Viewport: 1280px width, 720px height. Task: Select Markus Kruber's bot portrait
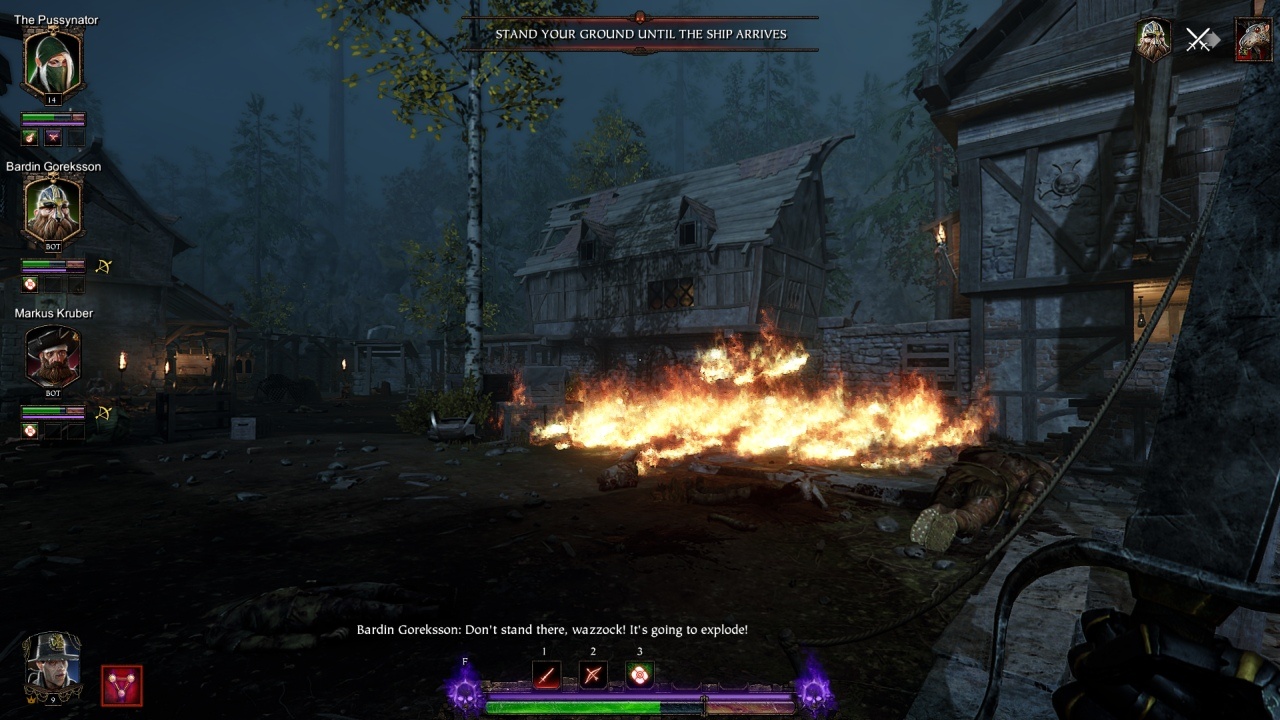point(52,357)
